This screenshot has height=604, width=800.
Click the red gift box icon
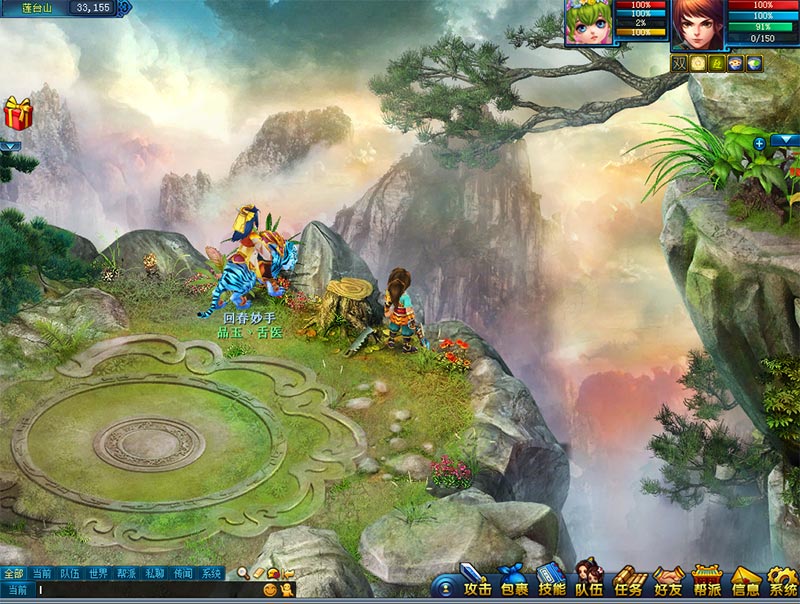click(18, 113)
